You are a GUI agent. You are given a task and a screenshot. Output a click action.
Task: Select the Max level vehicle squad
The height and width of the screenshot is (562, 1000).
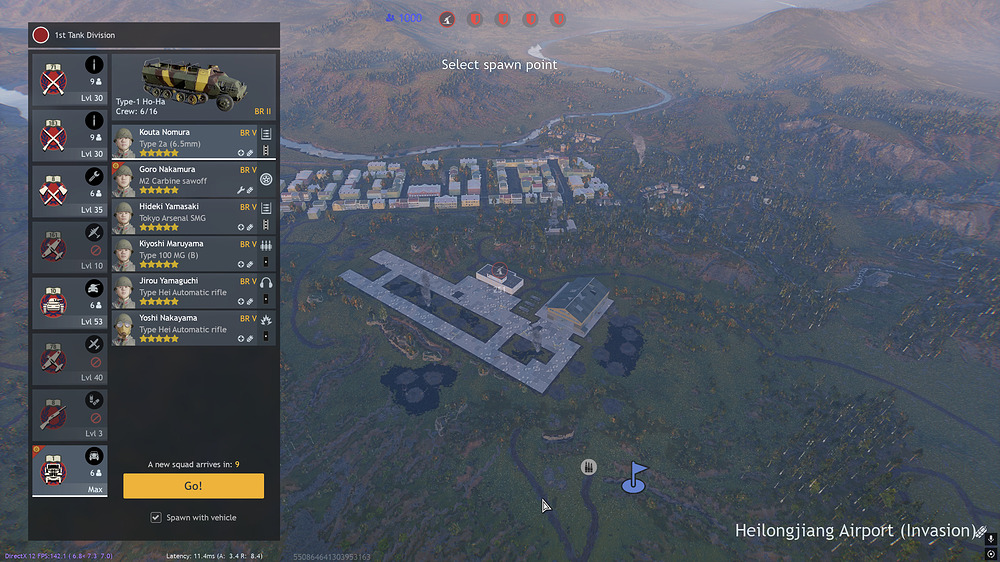point(69,469)
